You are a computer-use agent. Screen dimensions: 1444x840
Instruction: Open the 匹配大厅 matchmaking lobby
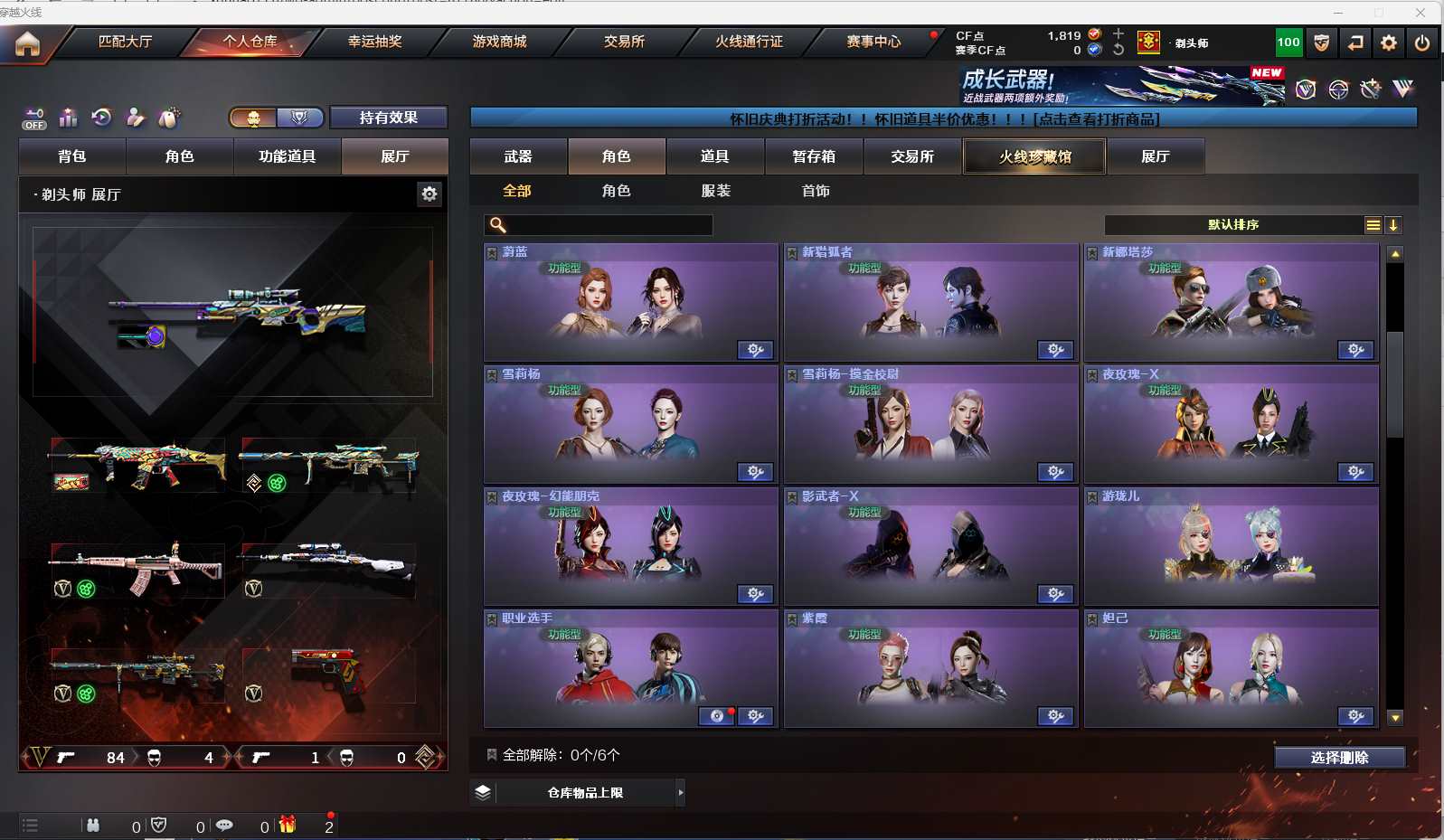[125, 42]
